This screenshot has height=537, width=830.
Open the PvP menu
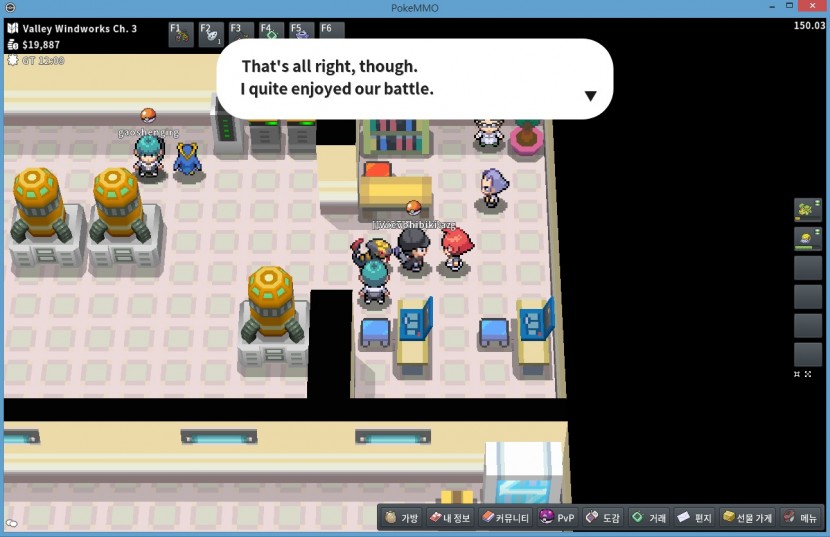[557, 518]
